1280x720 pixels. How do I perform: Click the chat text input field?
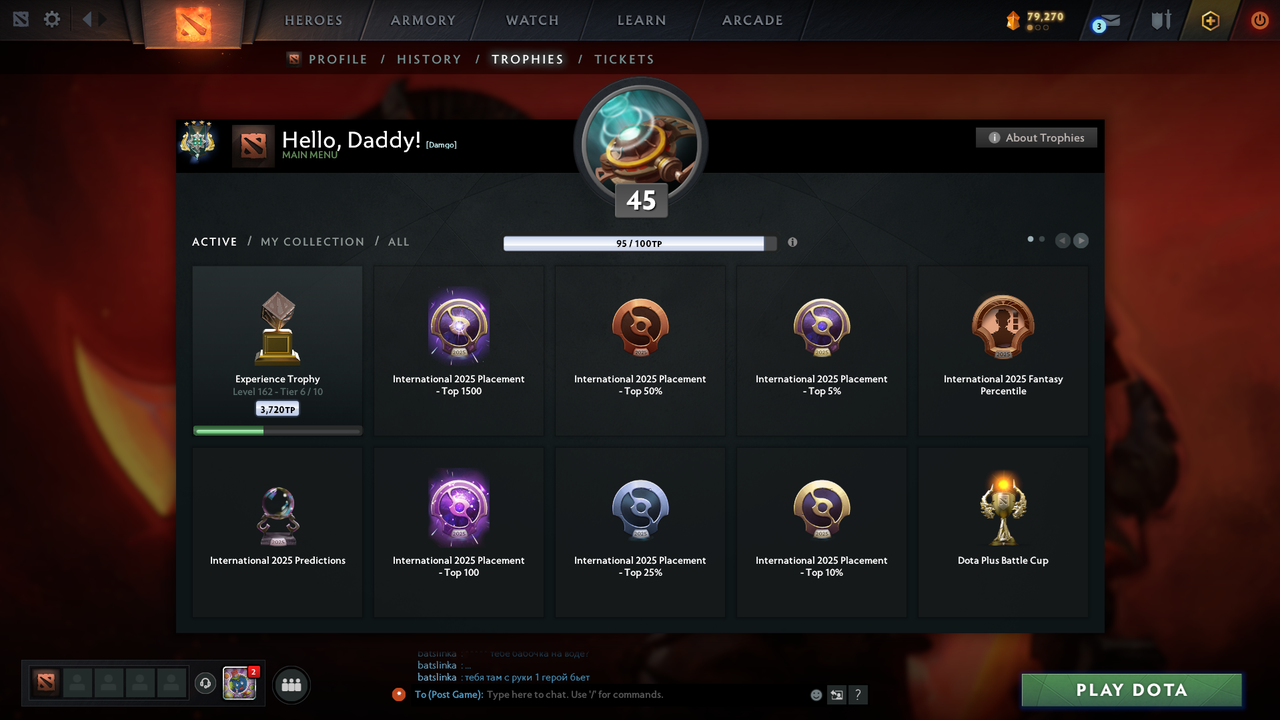600,694
